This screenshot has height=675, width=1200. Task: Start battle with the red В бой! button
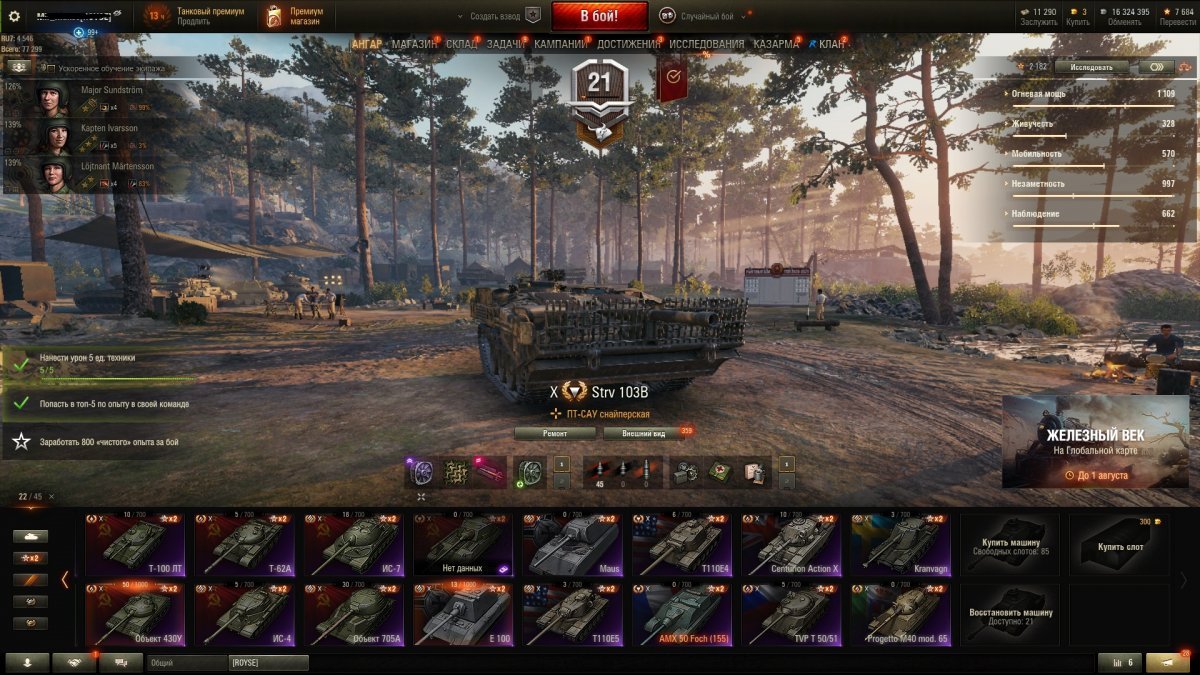tap(599, 16)
